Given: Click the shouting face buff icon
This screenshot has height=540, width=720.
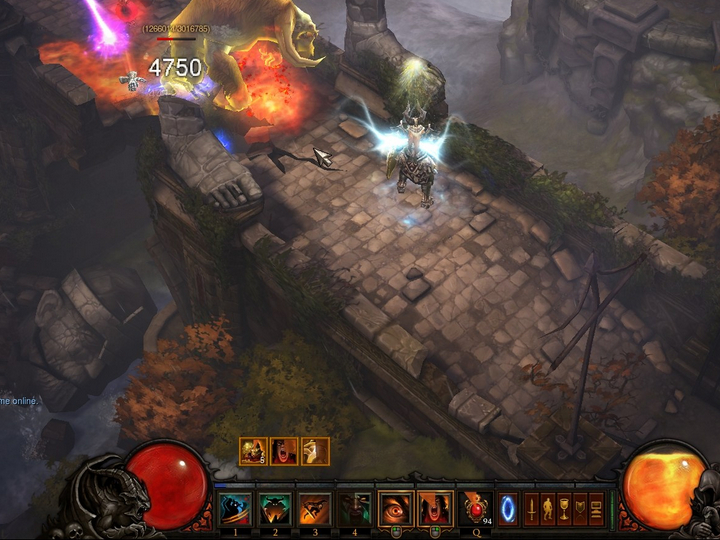Looking at the screenshot, I should (284, 452).
